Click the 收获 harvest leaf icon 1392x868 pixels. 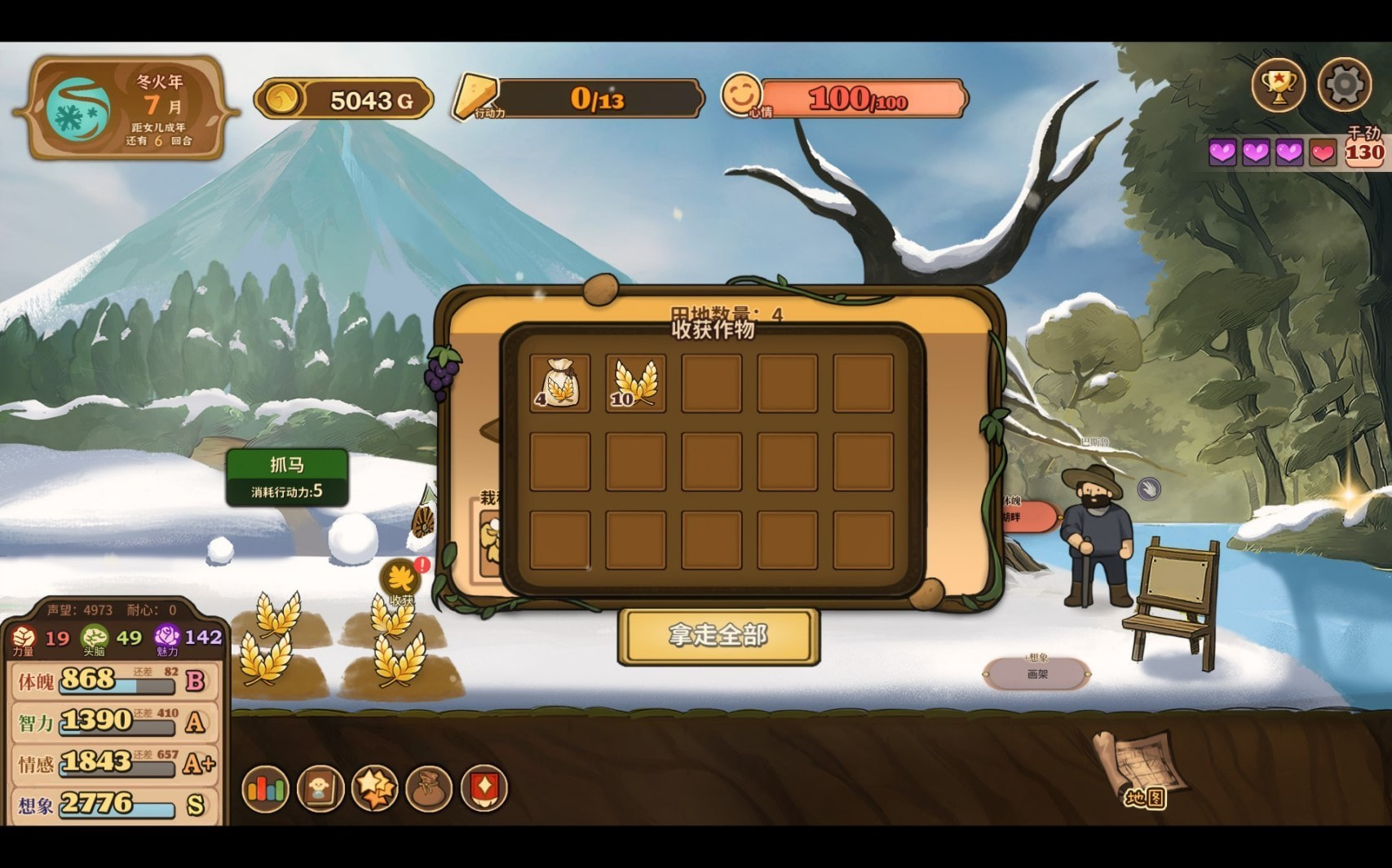click(x=401, y=580)
